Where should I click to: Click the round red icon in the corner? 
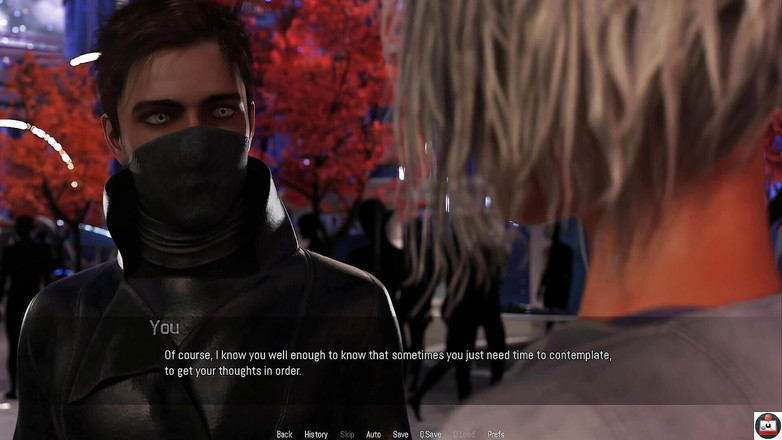click(767, 425)
